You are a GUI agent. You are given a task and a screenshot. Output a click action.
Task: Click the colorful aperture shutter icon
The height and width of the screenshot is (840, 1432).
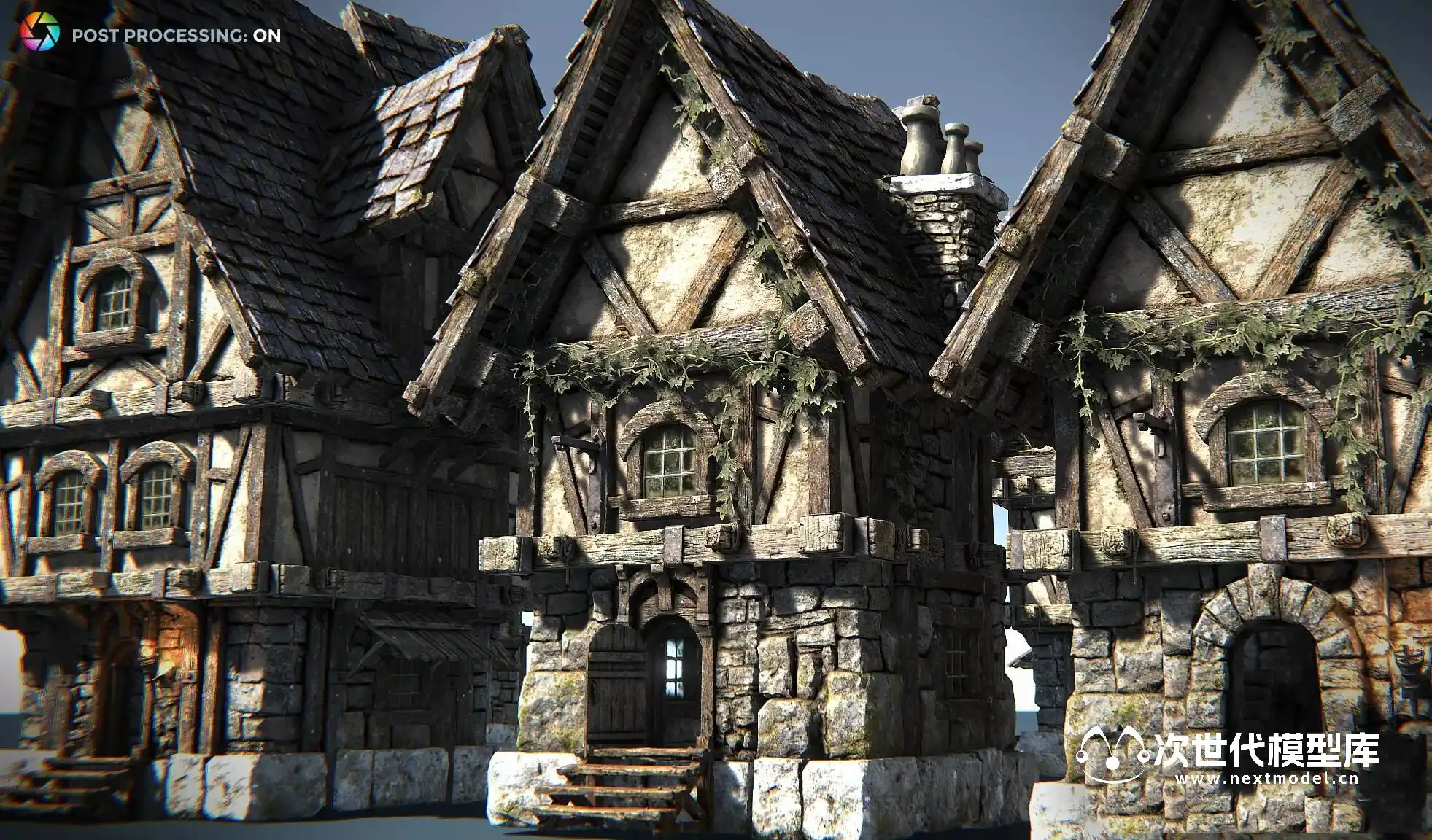39,33
